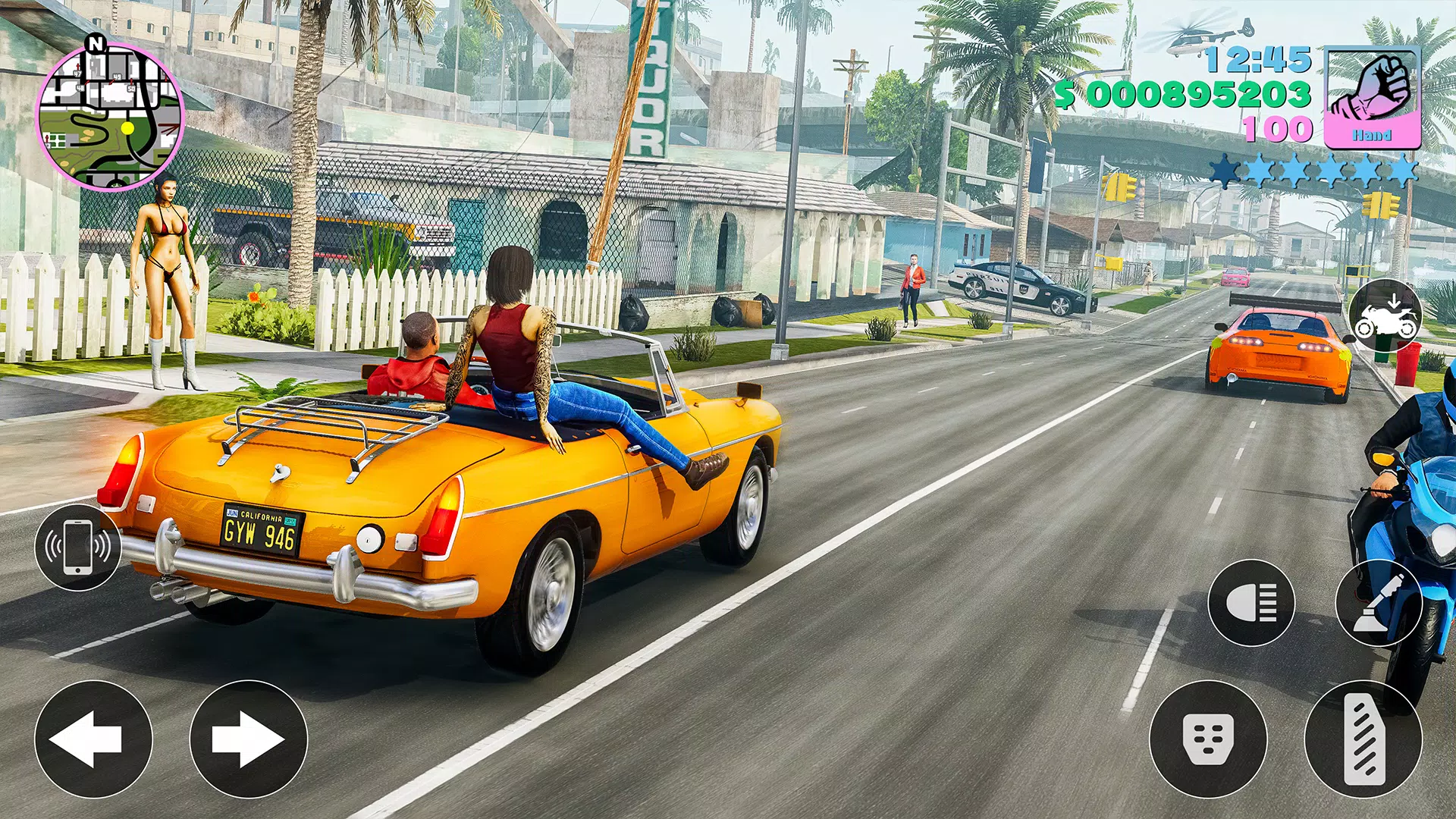Tap the brake pedal button
This screenshot has width=1456, height=819.
1208,739
